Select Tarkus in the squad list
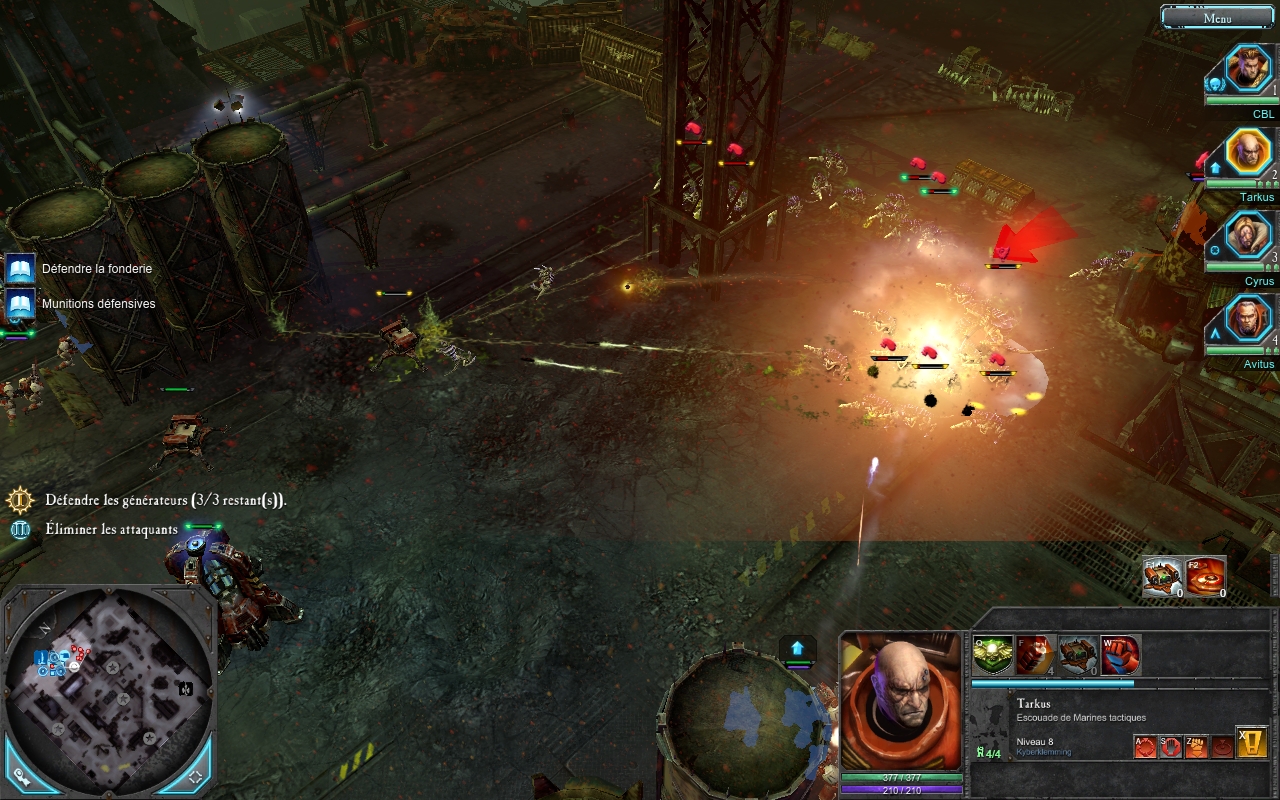Image resolution: width=1280 pixels, height=800 pixels. 1247,153
